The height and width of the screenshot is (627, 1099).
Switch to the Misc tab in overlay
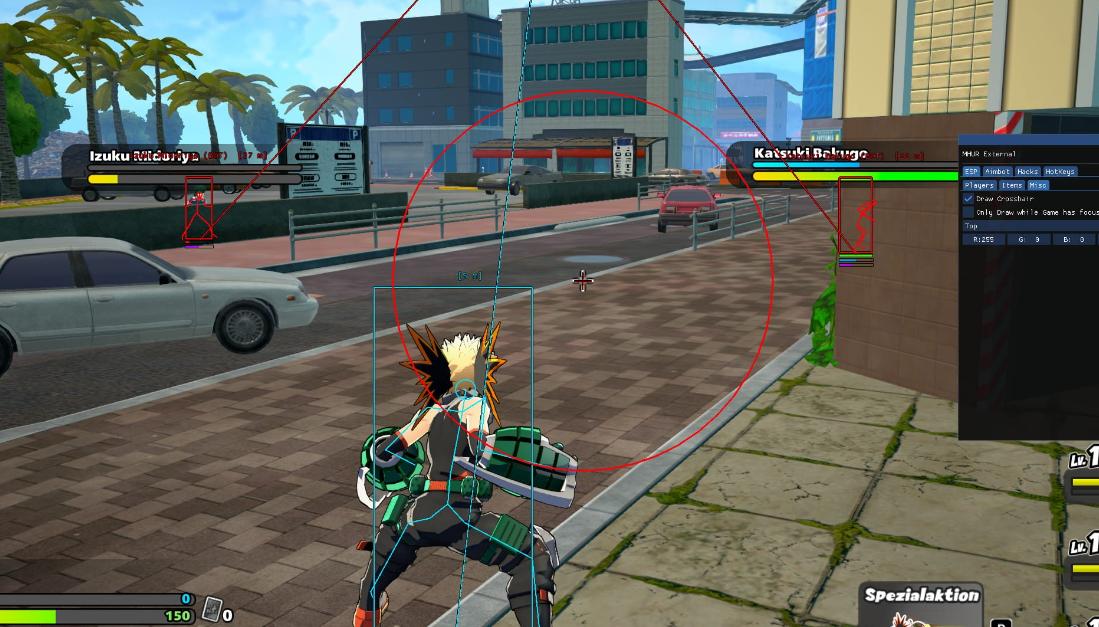1038,185
